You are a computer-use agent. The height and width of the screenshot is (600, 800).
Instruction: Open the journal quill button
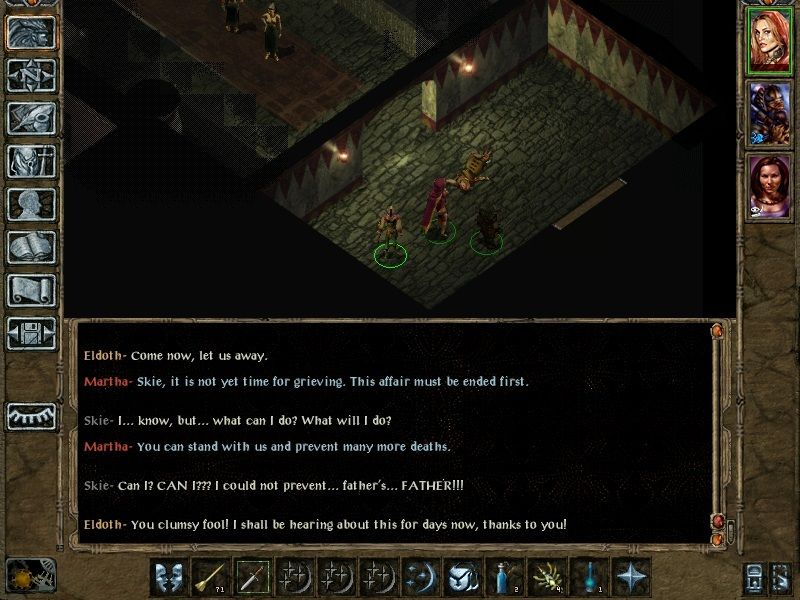(x=31, y=118)
